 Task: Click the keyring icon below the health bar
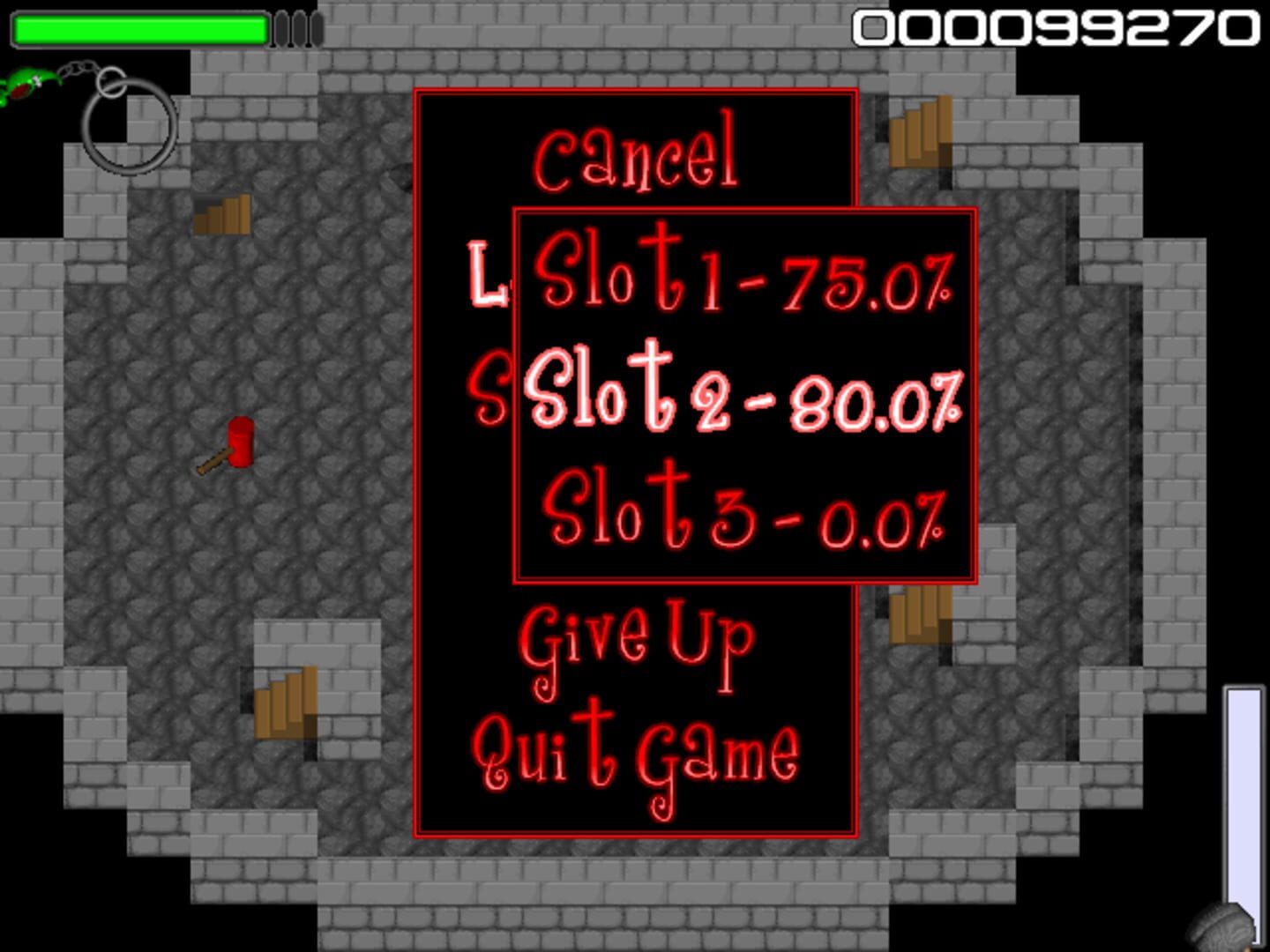click(x=126, y=123)
